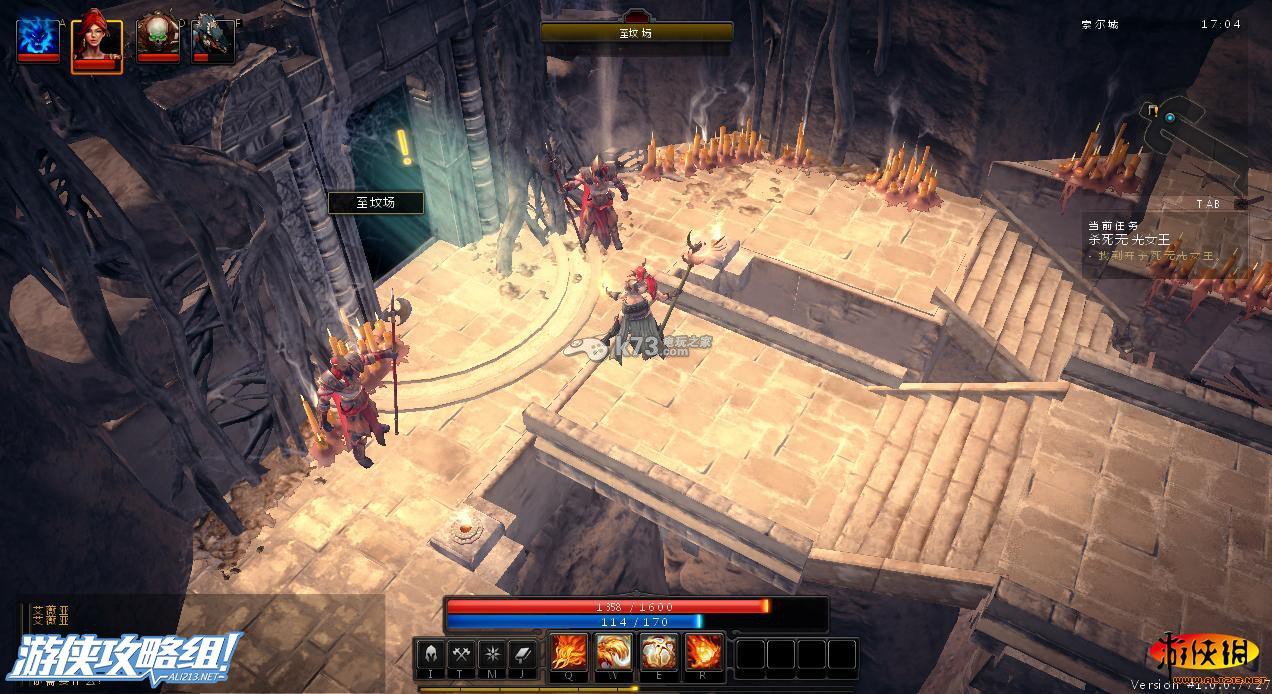This screenshot has width=1272, height=694.
Task: Select the blue flame spirit portrait
Action: click(x=38, y=38)
